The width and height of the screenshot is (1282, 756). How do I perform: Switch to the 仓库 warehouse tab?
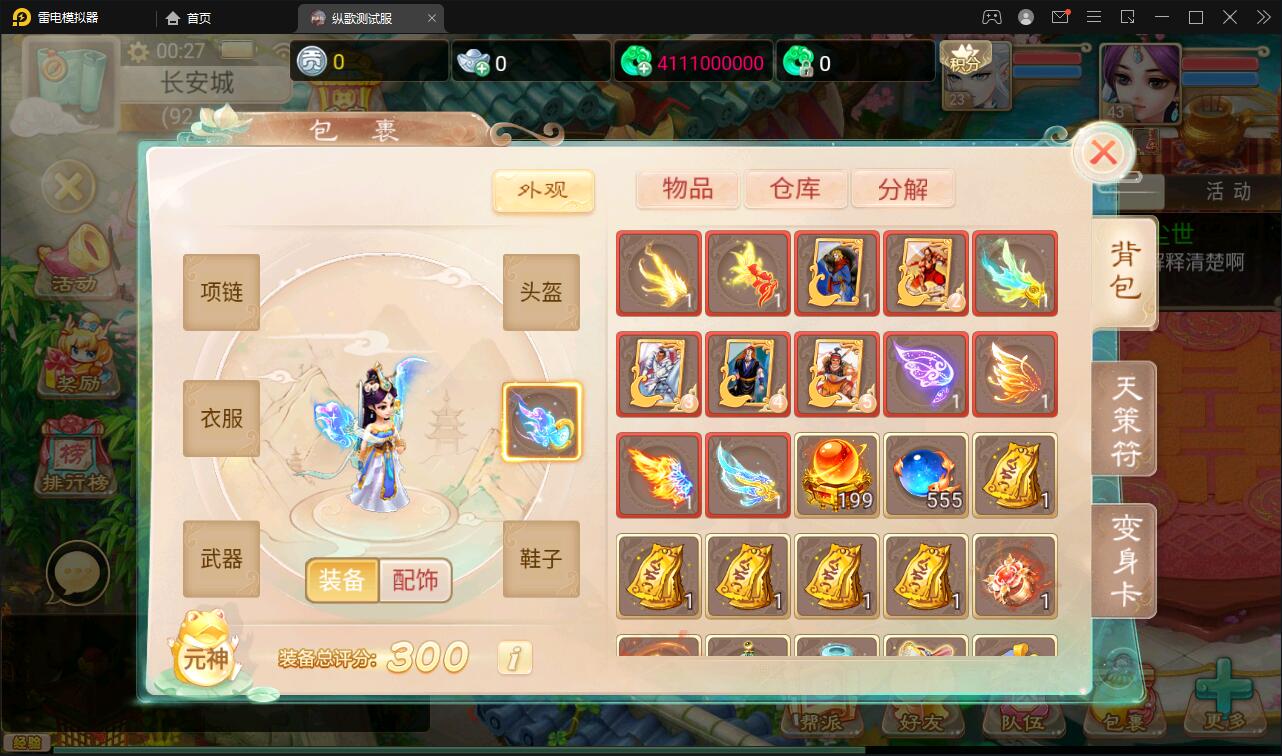(x=795, y=189)
